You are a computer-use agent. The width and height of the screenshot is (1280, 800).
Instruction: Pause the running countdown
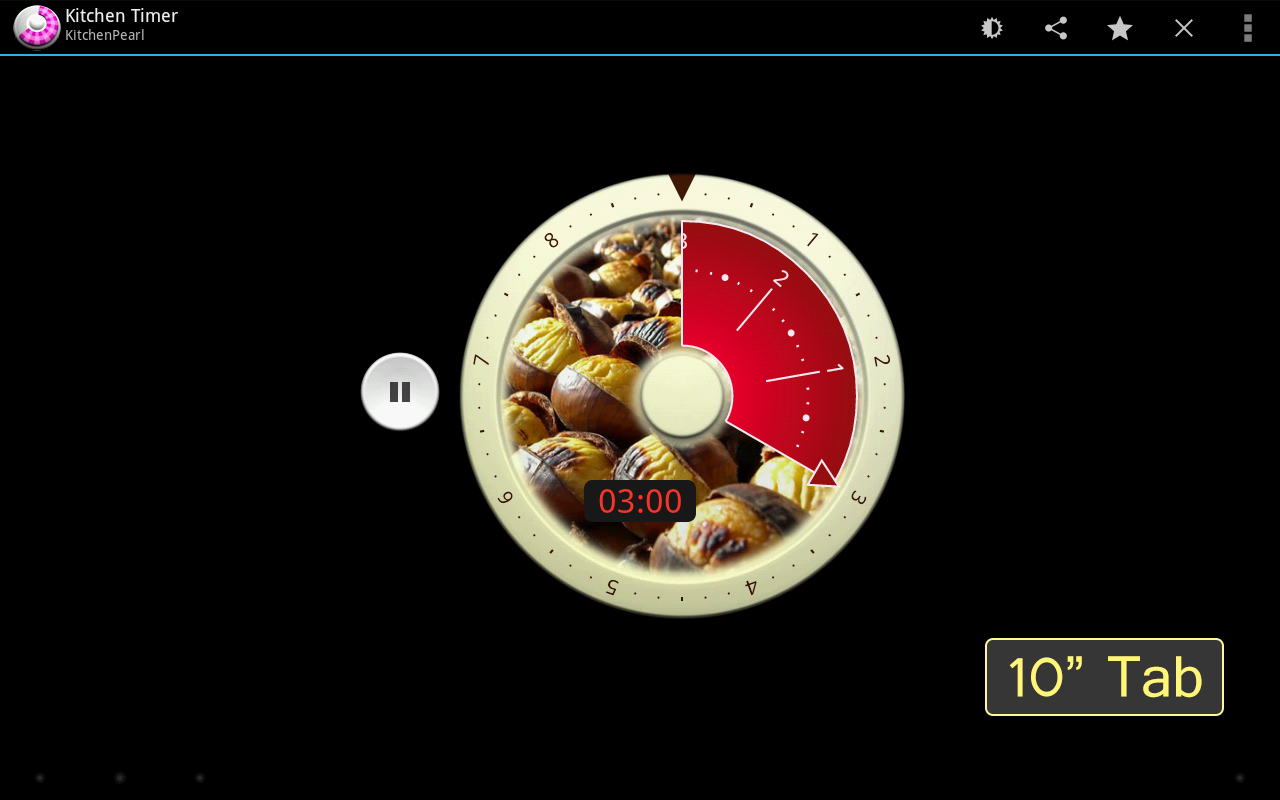coord(399,391)
